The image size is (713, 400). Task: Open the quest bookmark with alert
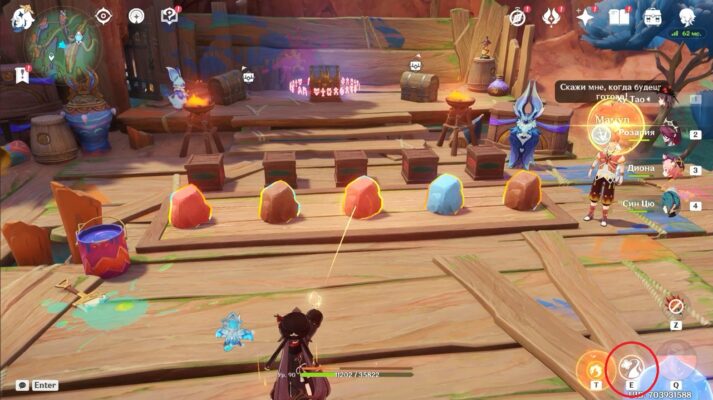coord(20,75)
